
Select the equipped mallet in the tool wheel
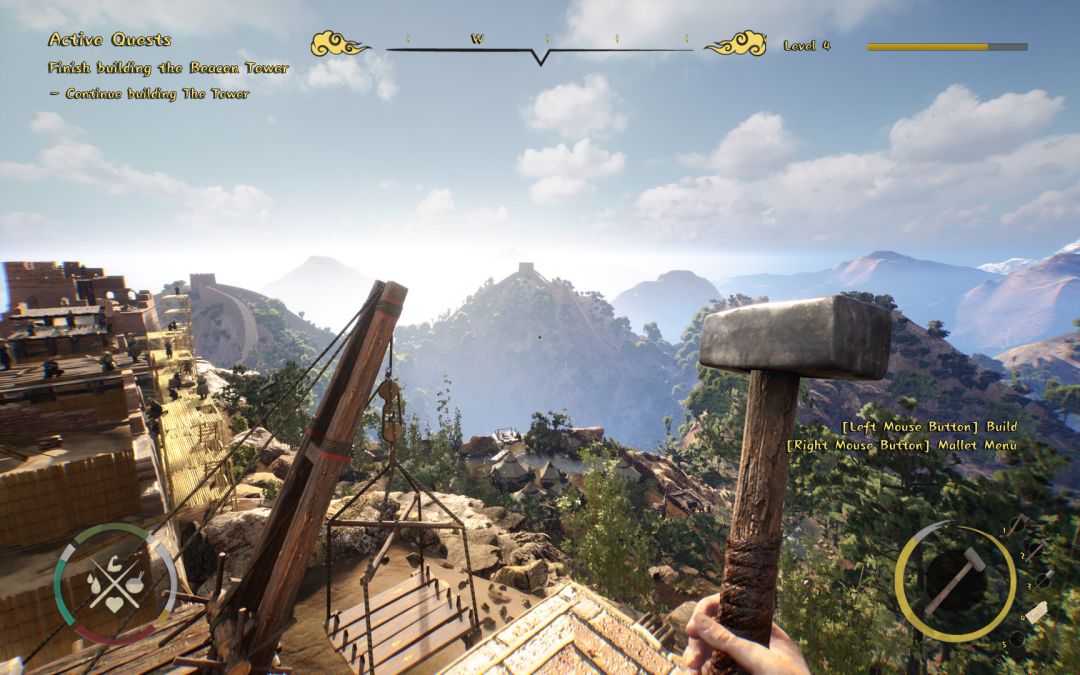pyautogui.click(x=954, y=581)
